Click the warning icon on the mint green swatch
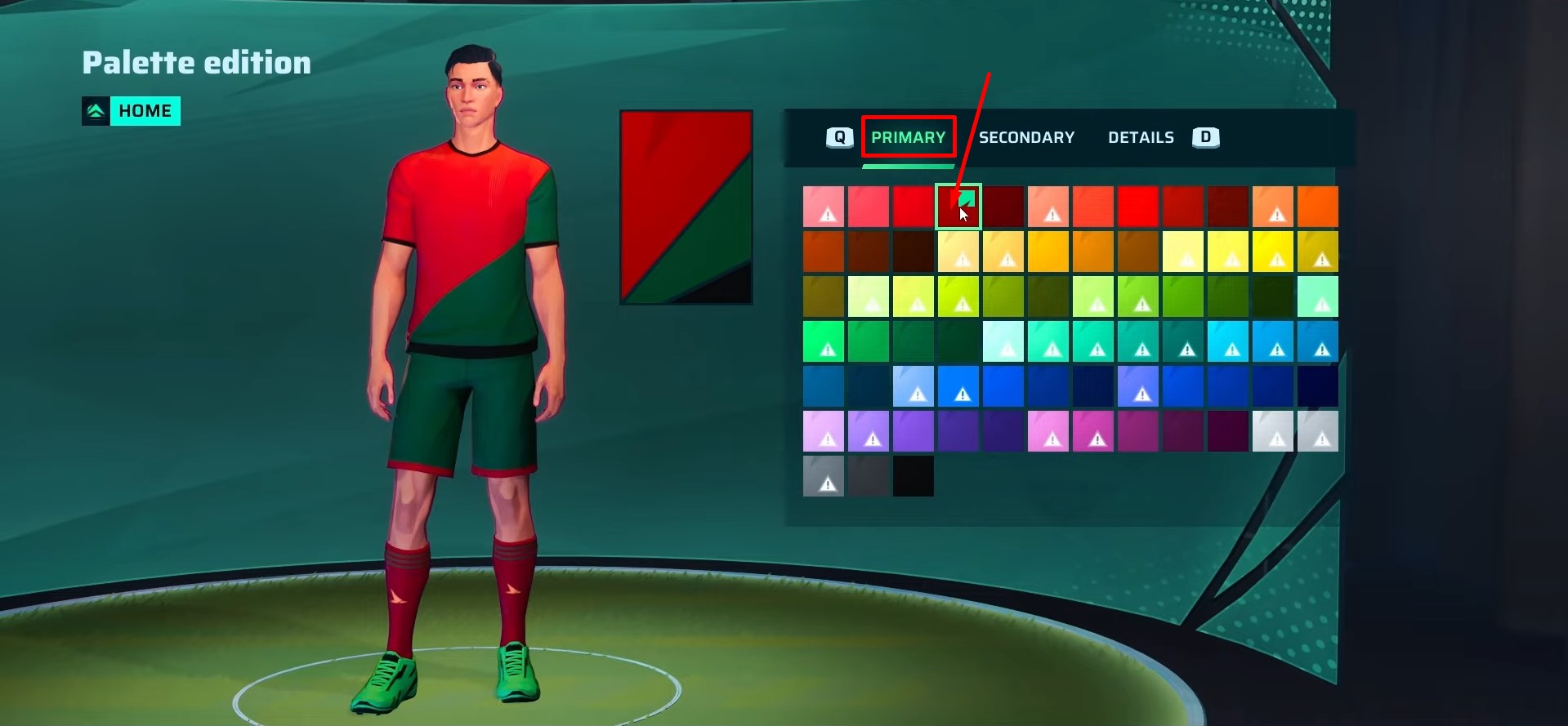Viewport: 1568px width, 726px height. tap(1320, 304)
